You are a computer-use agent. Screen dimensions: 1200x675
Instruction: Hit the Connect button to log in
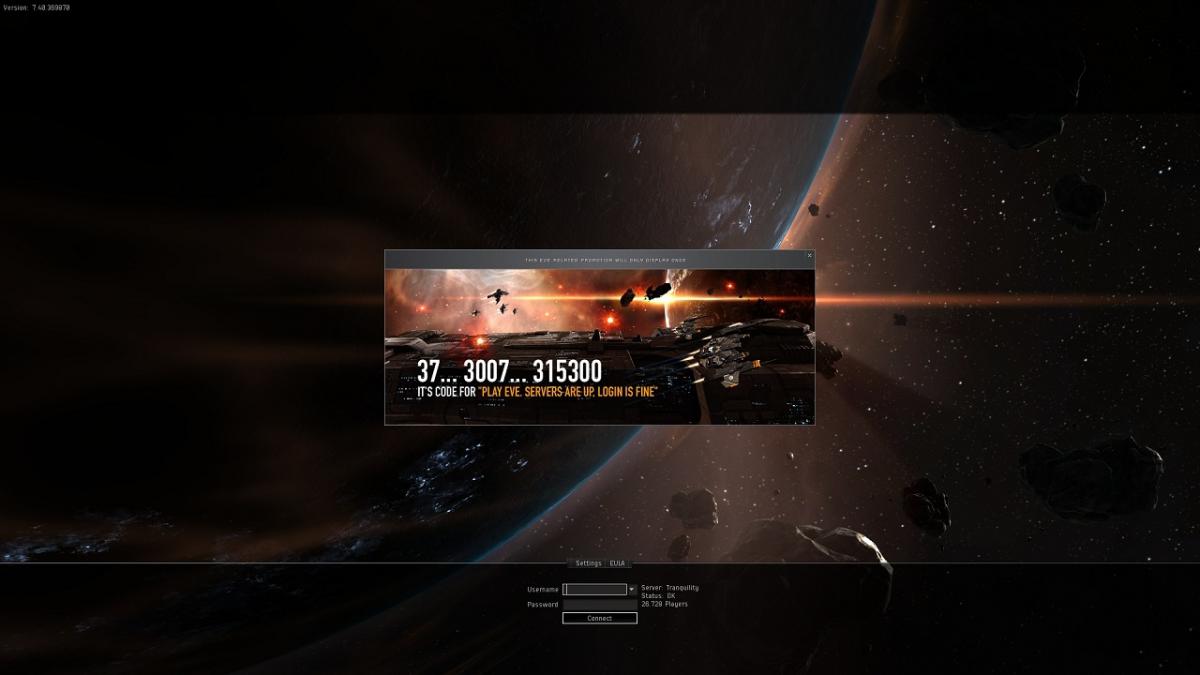pyautogui.click(x=599, y=618)
